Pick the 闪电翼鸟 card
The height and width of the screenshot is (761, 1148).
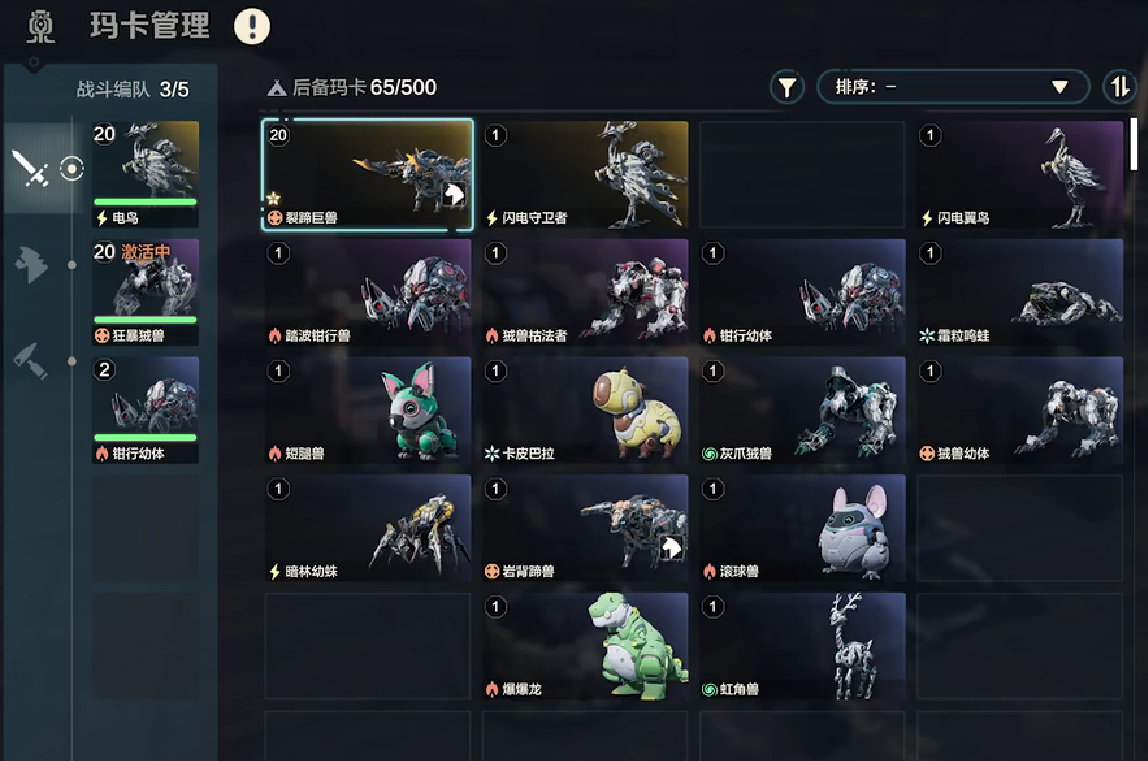pos(1019,175)
